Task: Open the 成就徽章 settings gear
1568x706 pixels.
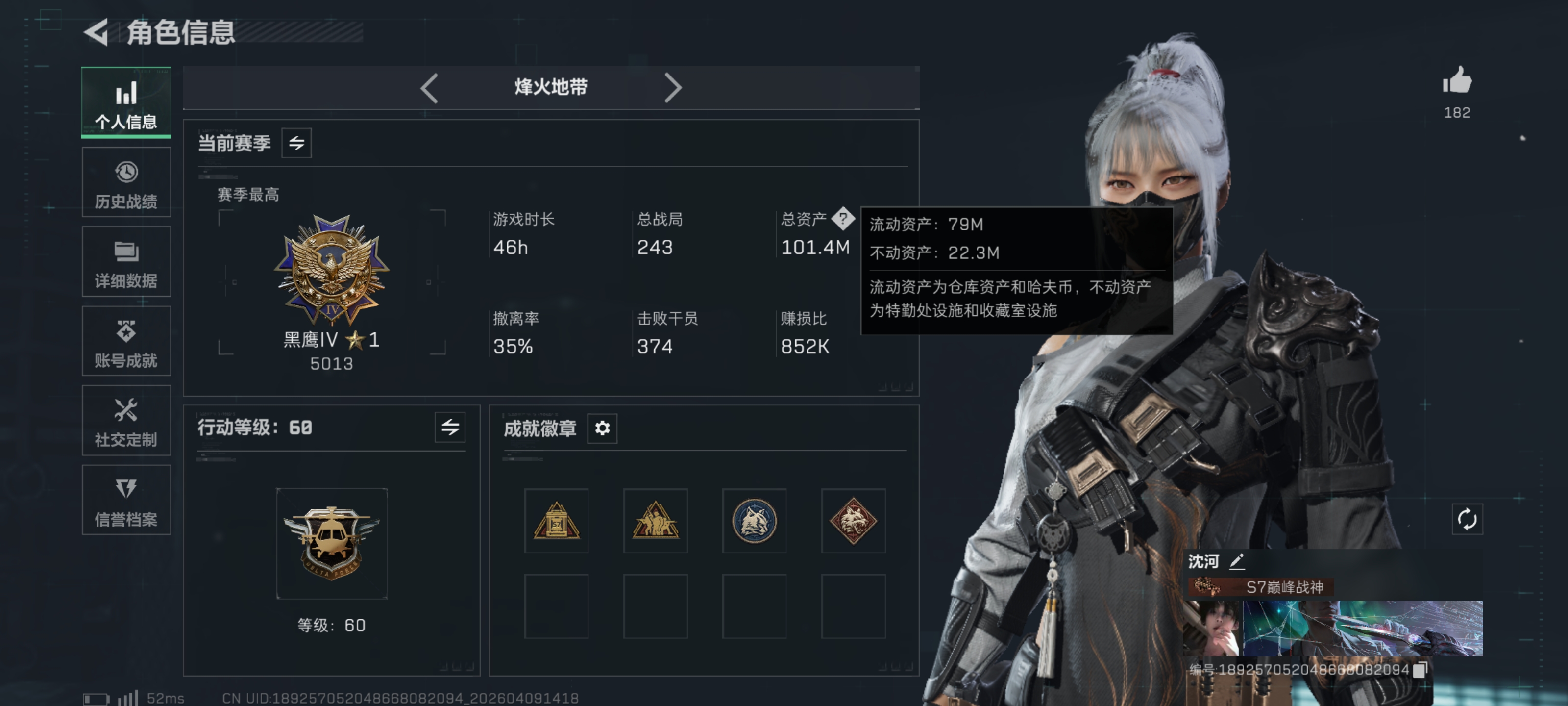Action: [x=602, y=428]
